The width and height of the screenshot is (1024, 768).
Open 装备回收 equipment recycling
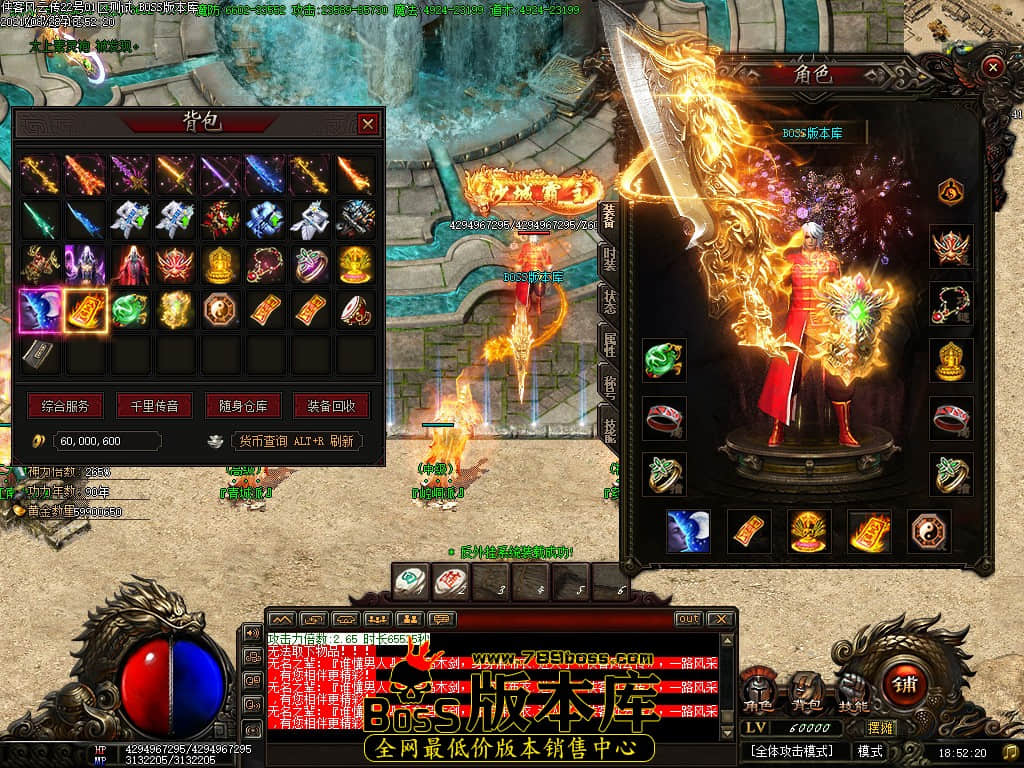[x=331, y=406]
